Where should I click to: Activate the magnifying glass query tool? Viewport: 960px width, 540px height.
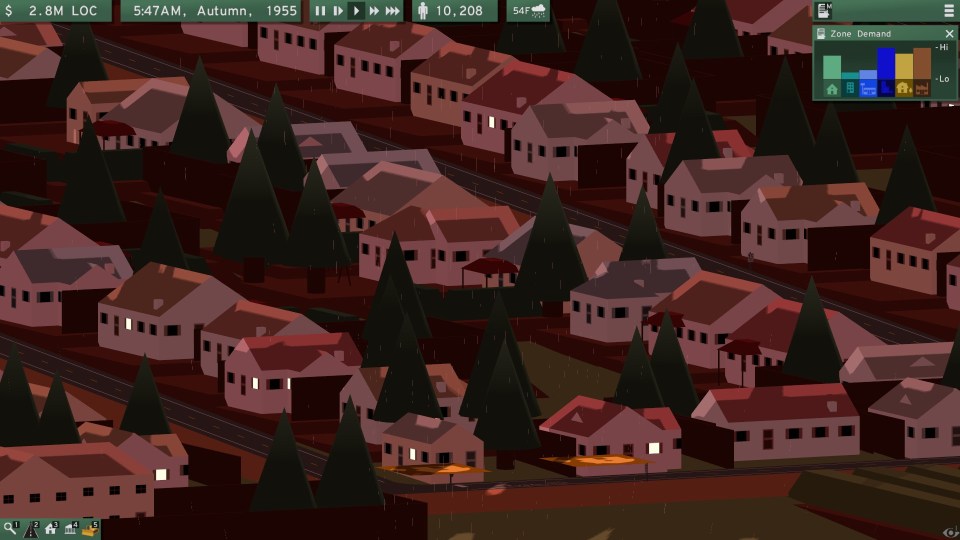(x=10, y=529)
